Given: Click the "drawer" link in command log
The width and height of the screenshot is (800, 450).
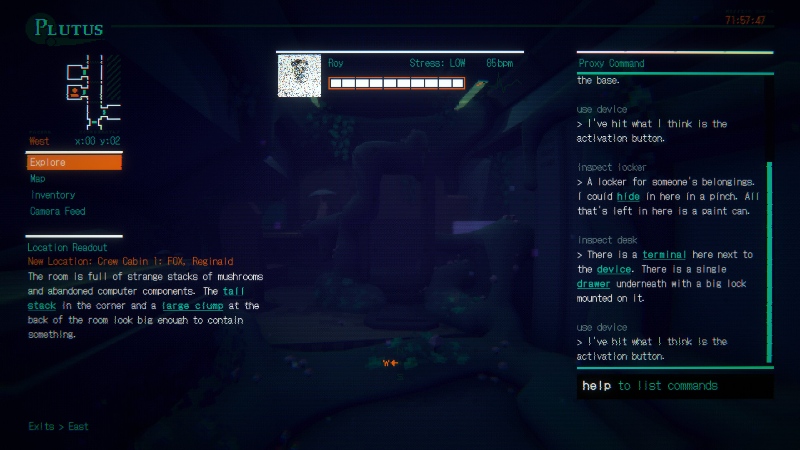Looking at the screenshot, I should [593, 284].
